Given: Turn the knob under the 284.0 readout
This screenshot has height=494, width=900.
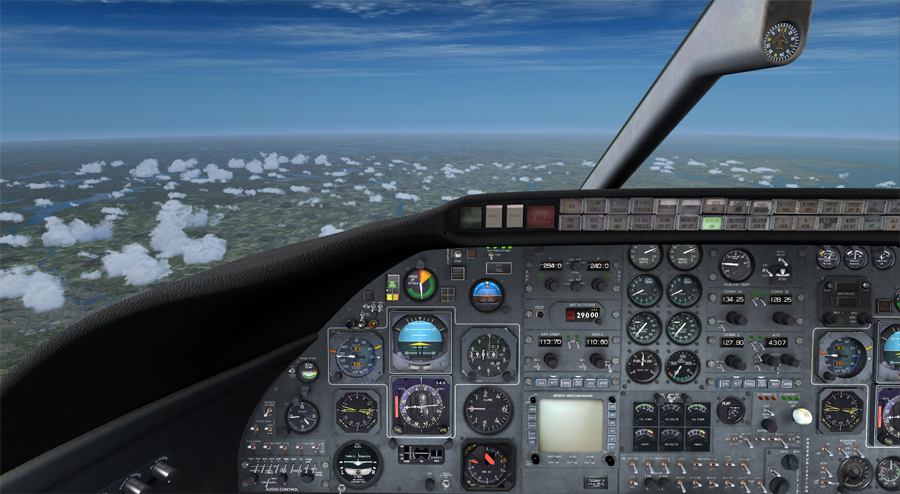Looking at the screenshot, I should pyautogui.click(x=551, y=284).
